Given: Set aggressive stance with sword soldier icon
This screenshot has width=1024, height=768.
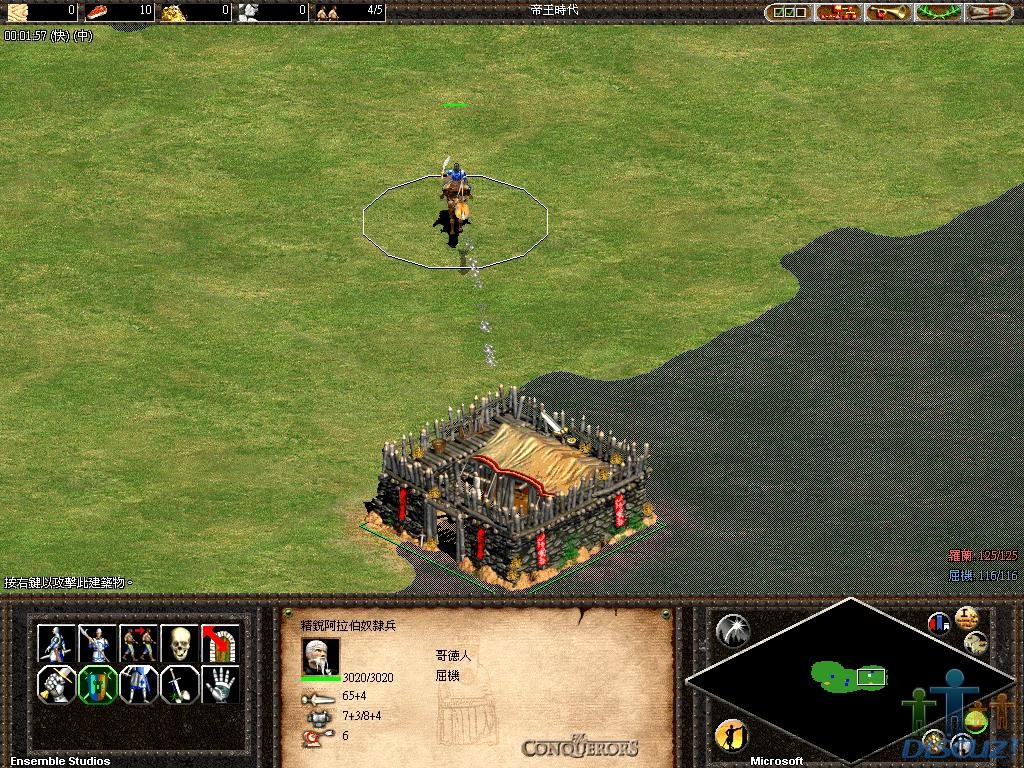Looking at the screenshot, I should tap(57, 643).
